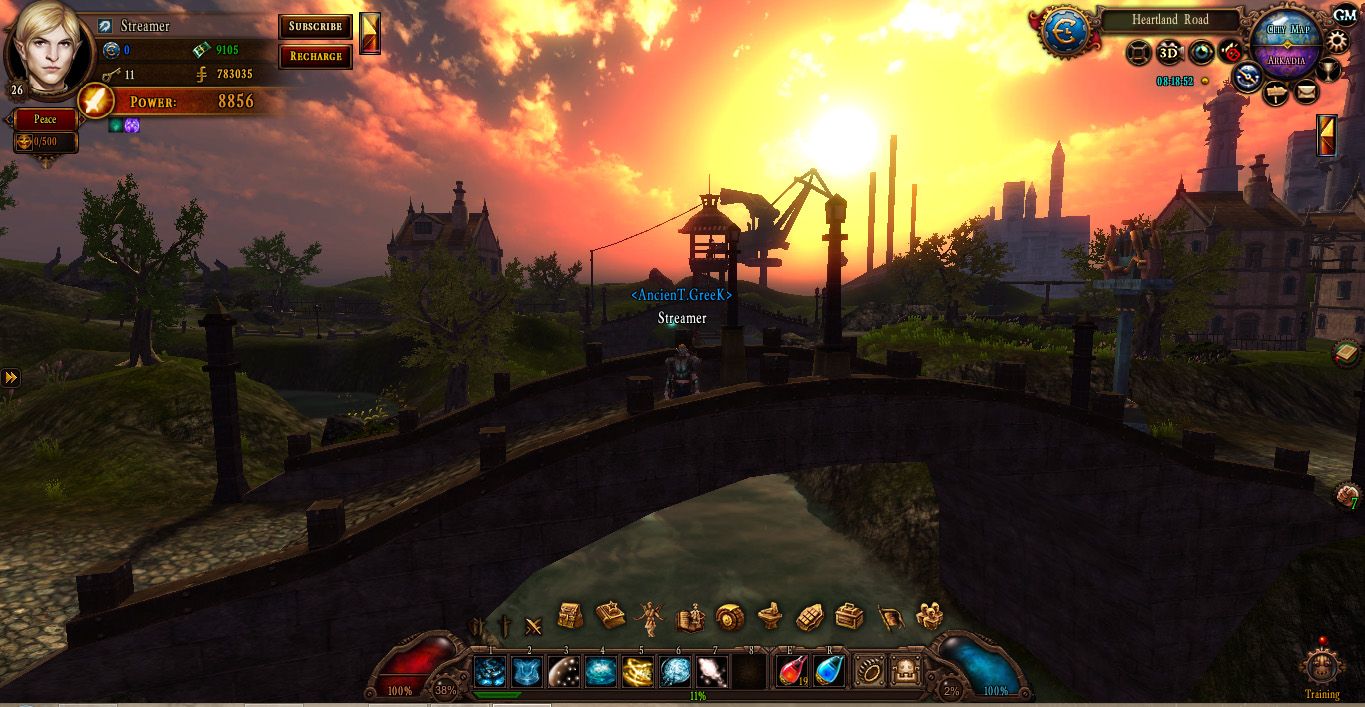Viewport: 1365px width, 707px height.
Task: Click the wooden signpost icon
Action: [x=1276, y=94]
